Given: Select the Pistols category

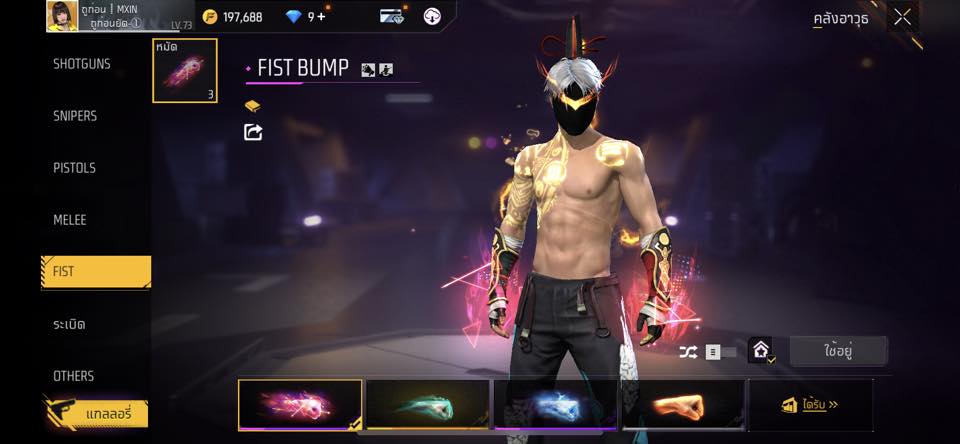Looking at the screenshot, I should tap(74, 168).
